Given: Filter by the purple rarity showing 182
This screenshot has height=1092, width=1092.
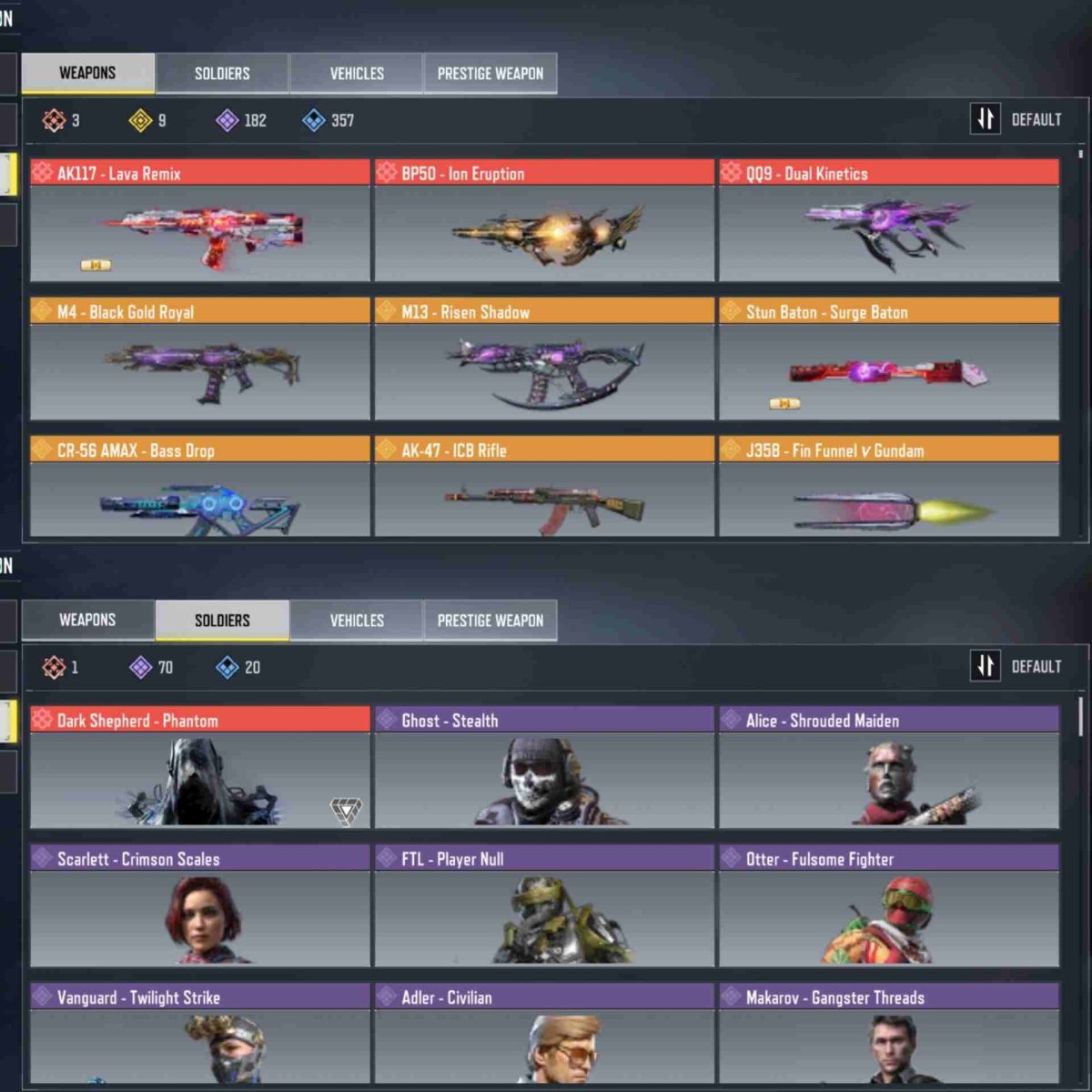Looking at the screenshot, I should 241,120.
